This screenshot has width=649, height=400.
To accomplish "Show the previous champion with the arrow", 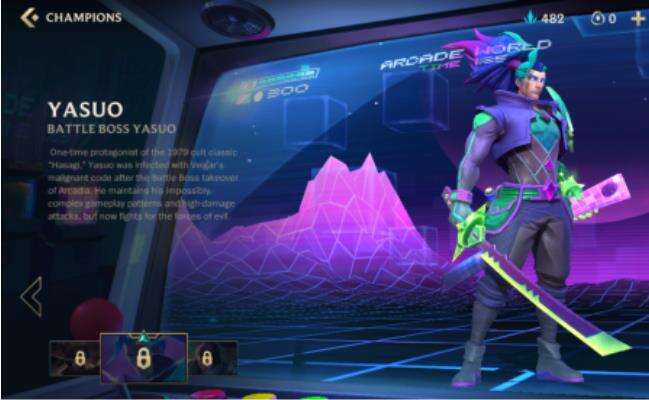I will [x=31, y=296].
